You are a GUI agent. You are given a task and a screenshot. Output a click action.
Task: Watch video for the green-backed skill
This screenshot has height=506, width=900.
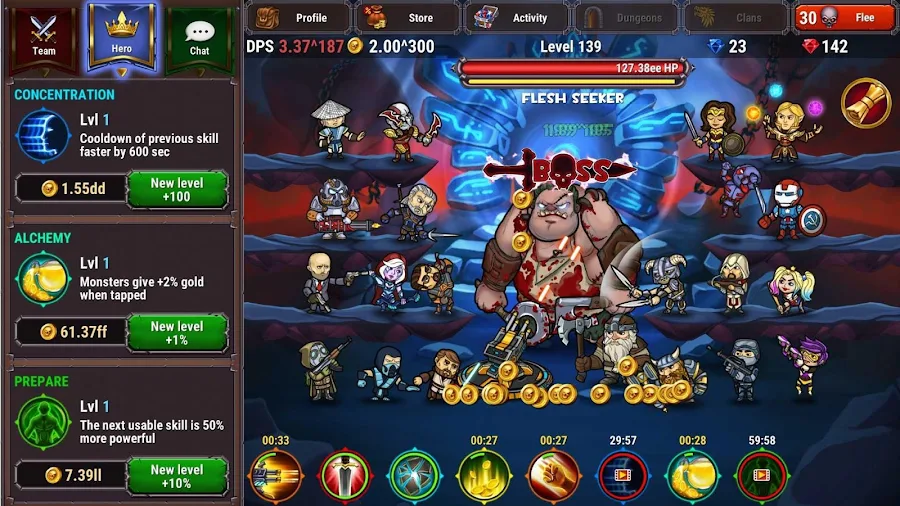click(762, 477)
